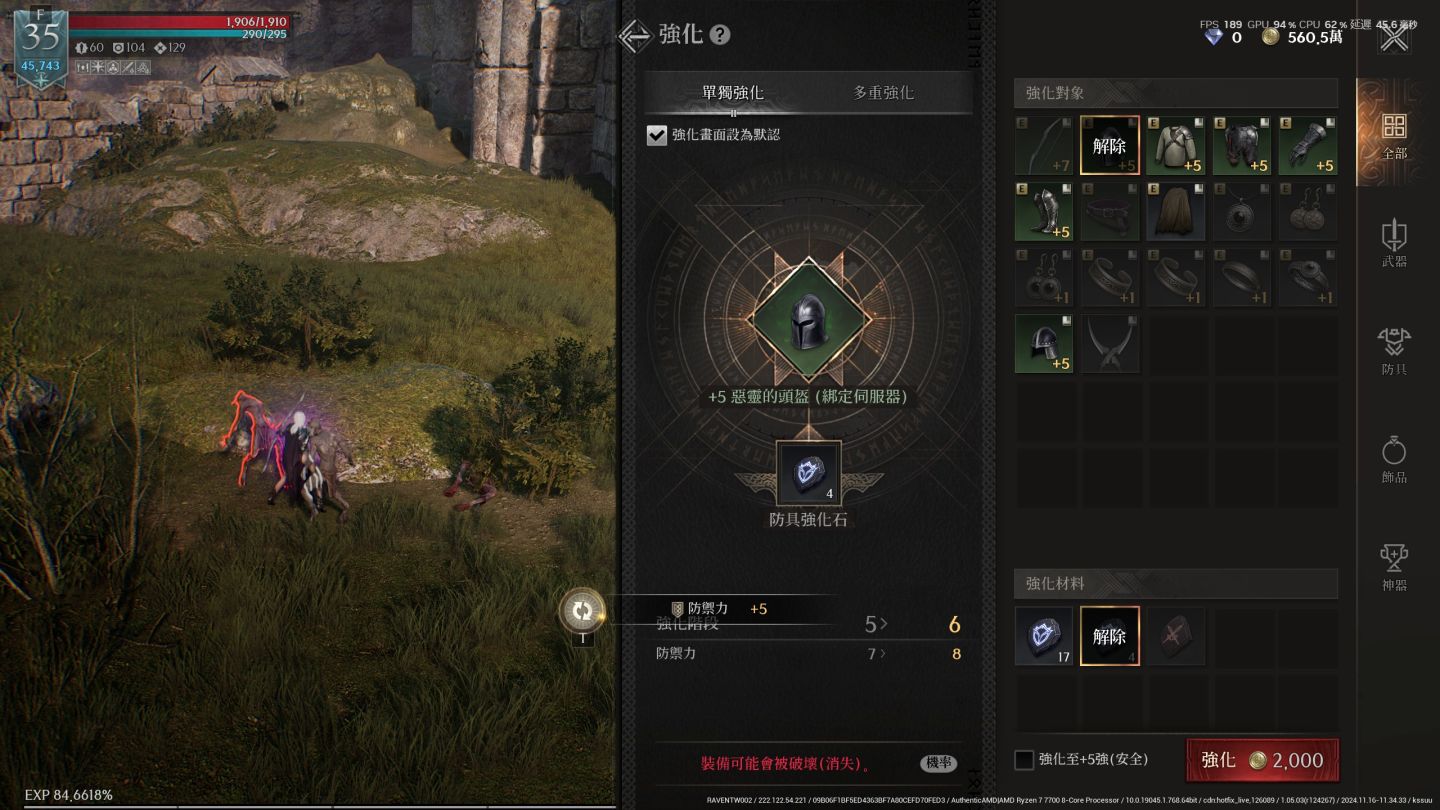The image size is (1440, 810).
Task: Select the 單獨強化 tab
Action: click(x=733, y=93)
